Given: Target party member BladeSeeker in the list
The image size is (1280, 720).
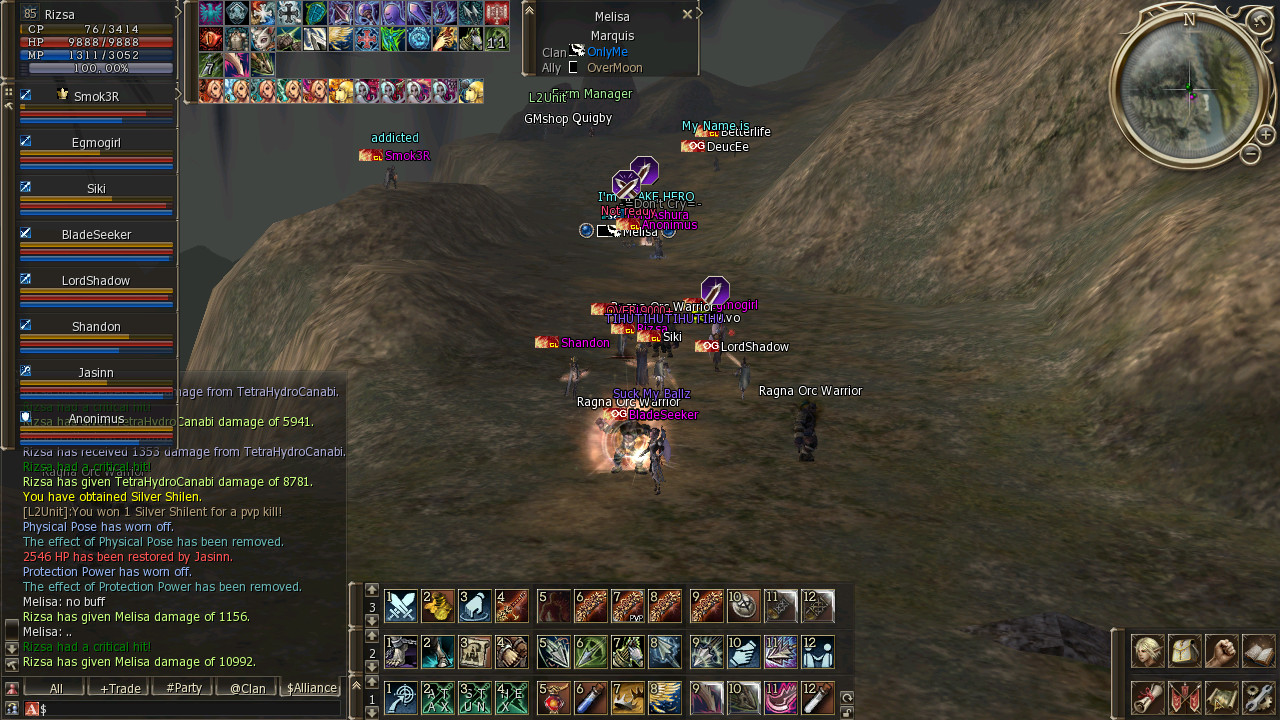Looking at the screenshot, I should 96,235.
